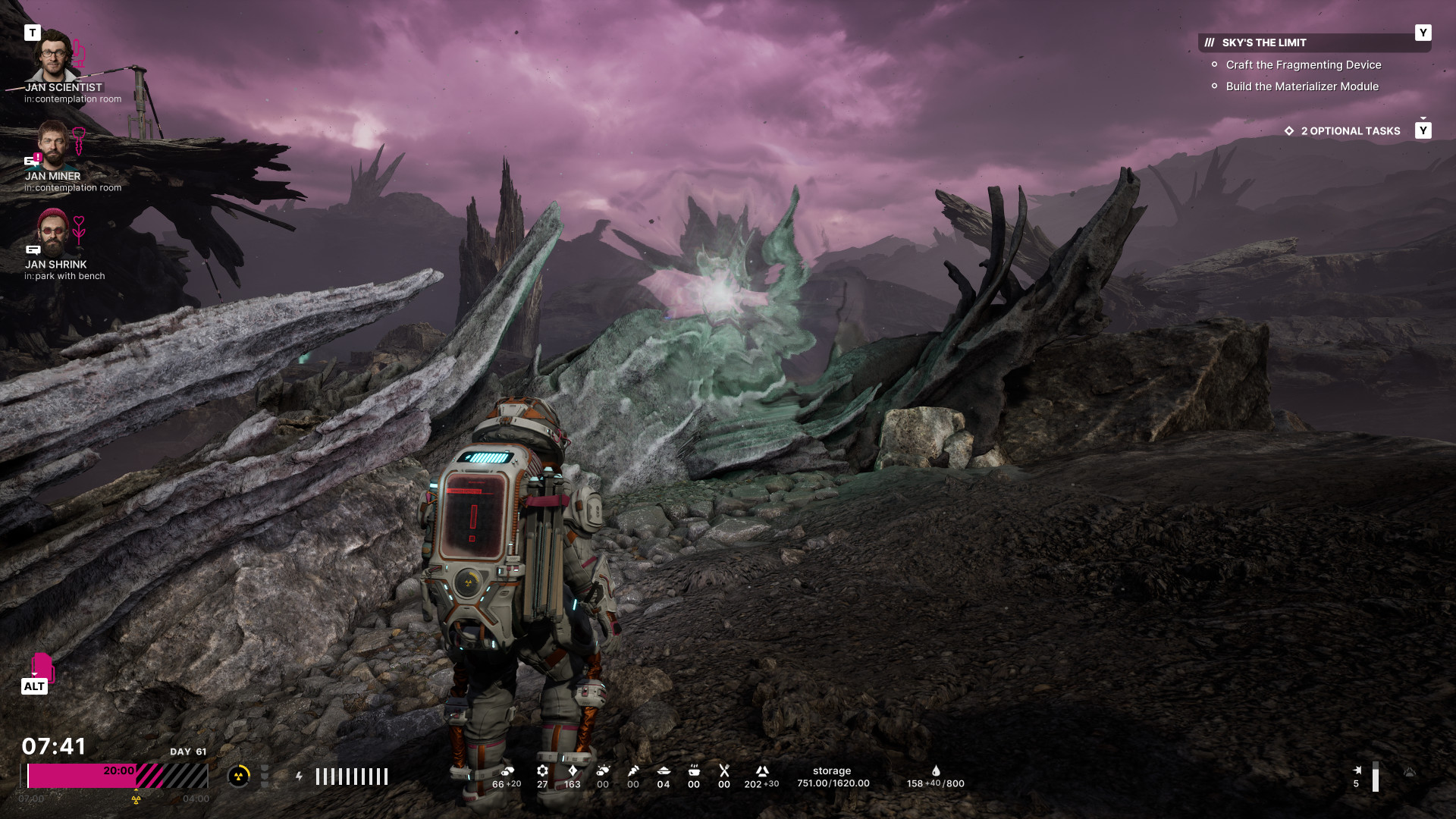Expand the 2 Optional Tasks list
The width and height of the screenshot is (1456, 819).
[x=1350, y=131]
